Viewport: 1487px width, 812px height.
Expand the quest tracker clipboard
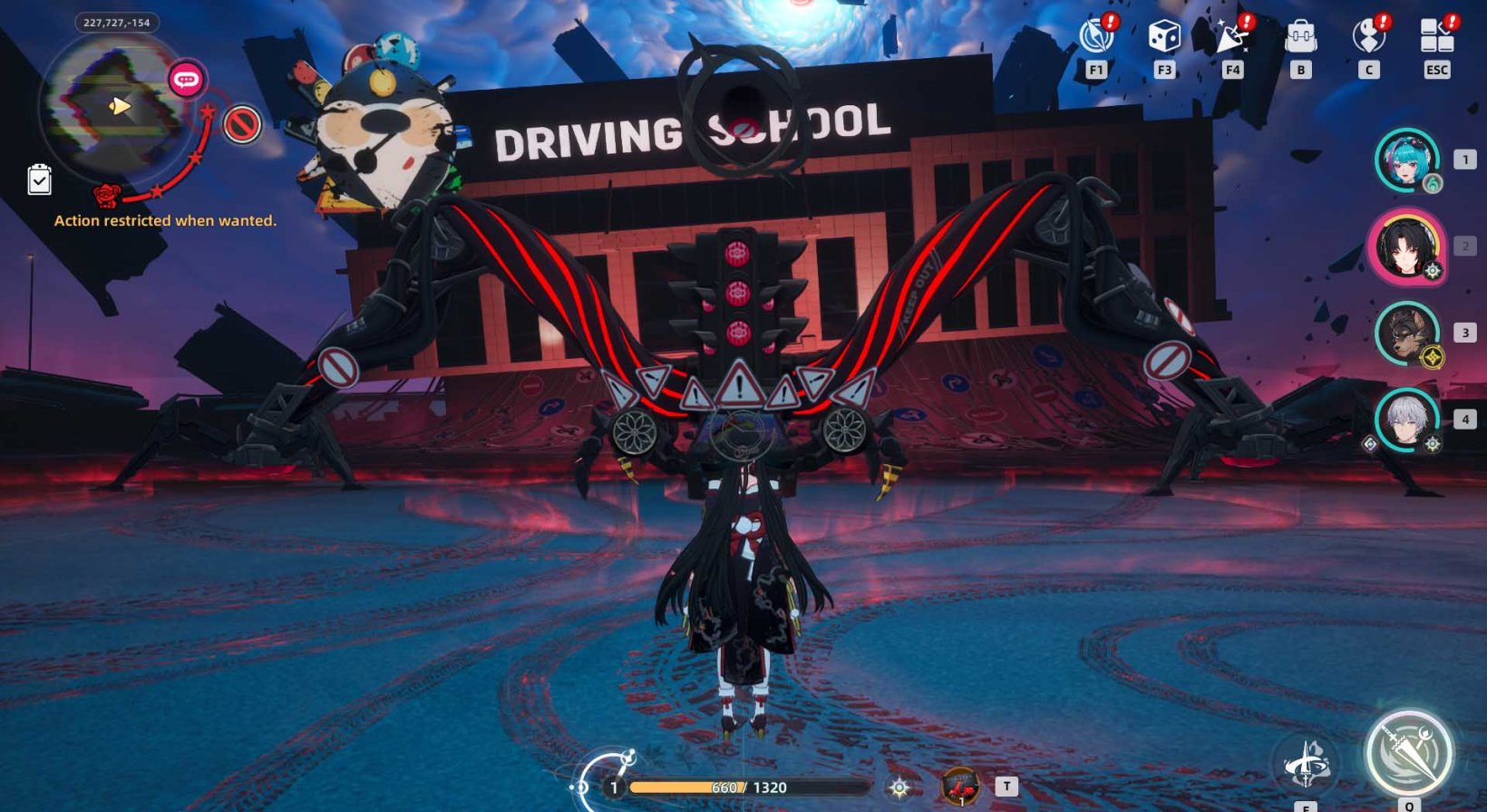(37, 181)
